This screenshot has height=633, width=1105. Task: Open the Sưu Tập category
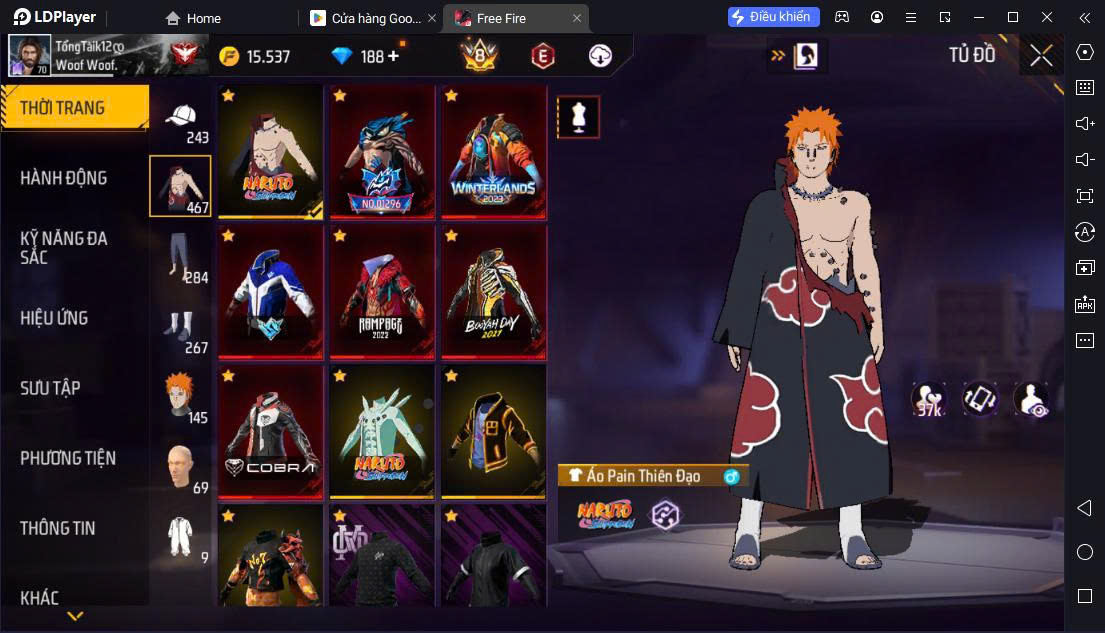pyautogui.click(x=50, y=388)
